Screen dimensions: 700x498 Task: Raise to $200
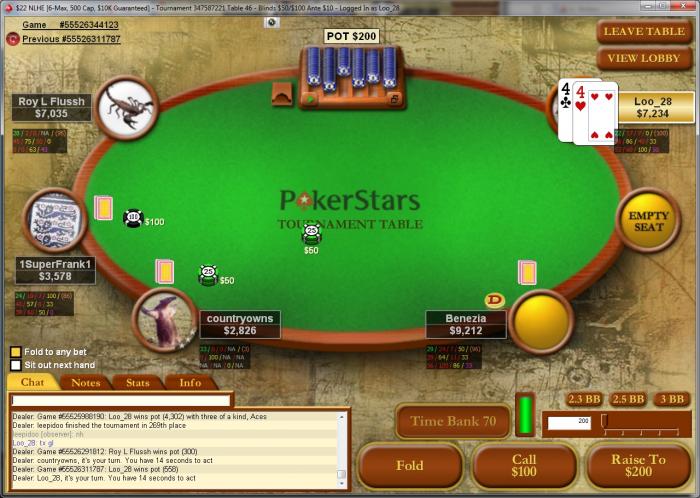638,466
